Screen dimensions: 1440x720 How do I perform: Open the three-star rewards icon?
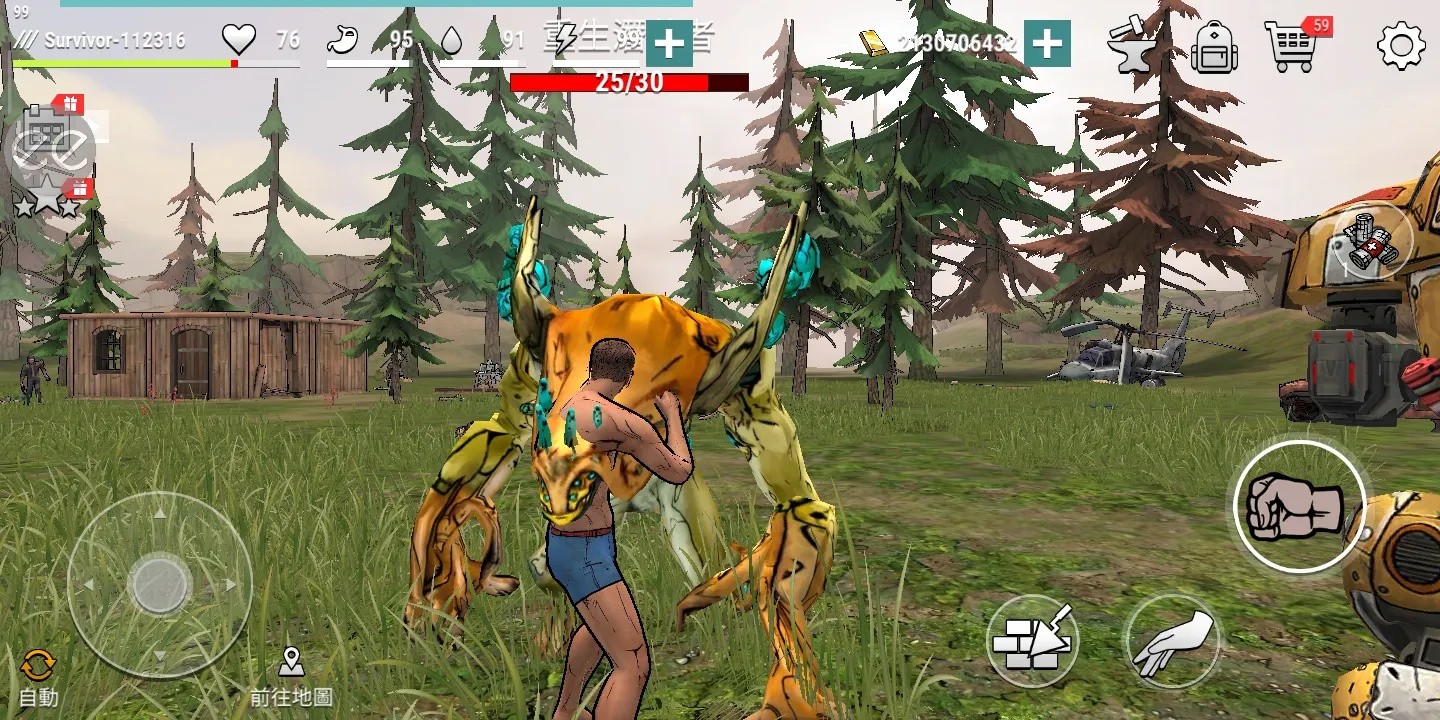(x=48, y=200)
